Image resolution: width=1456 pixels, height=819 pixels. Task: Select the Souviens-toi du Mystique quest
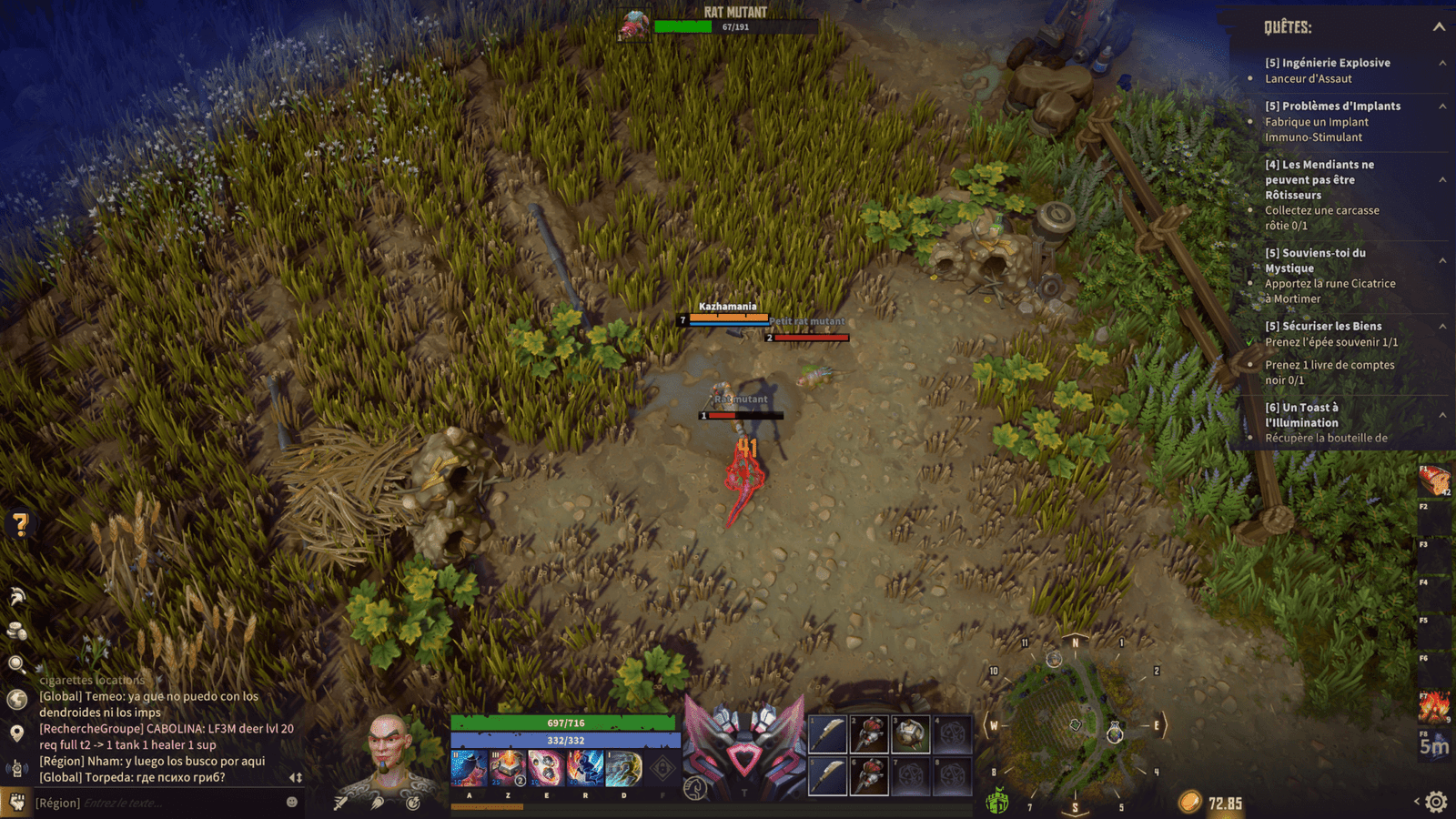(x=1315, y=260)
